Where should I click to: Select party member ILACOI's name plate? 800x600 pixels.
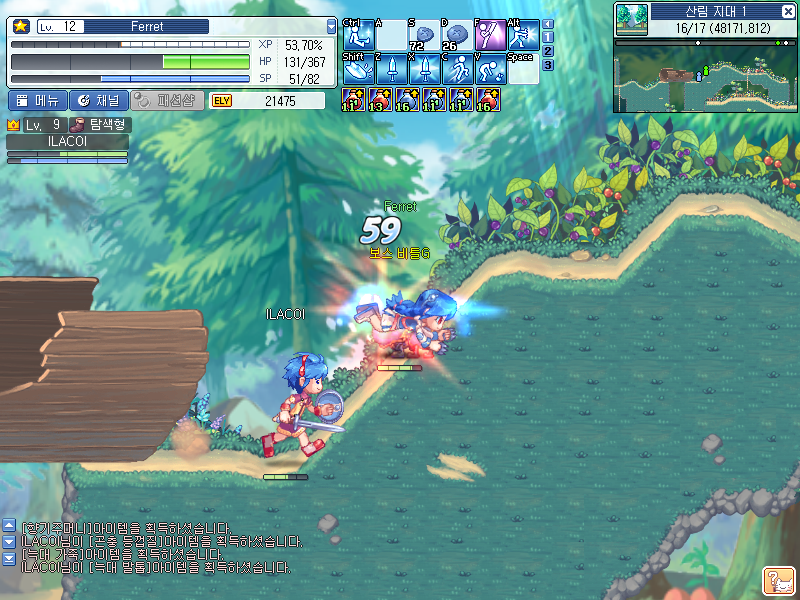point(68,142)
